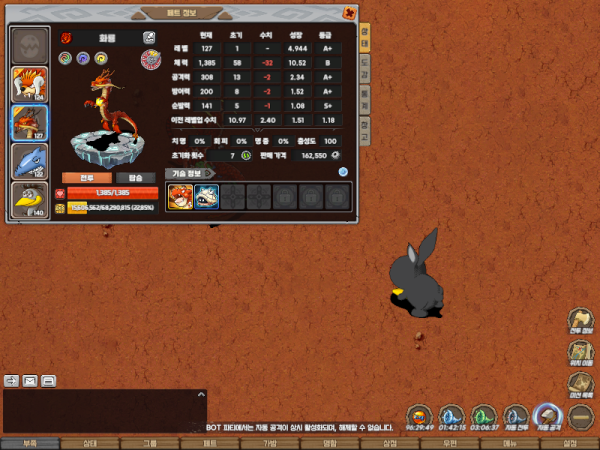Open the 상점 tab in bottom bar
Viewport: 600px width, 450px height.
pyautogui.click(x=389, y=443)
